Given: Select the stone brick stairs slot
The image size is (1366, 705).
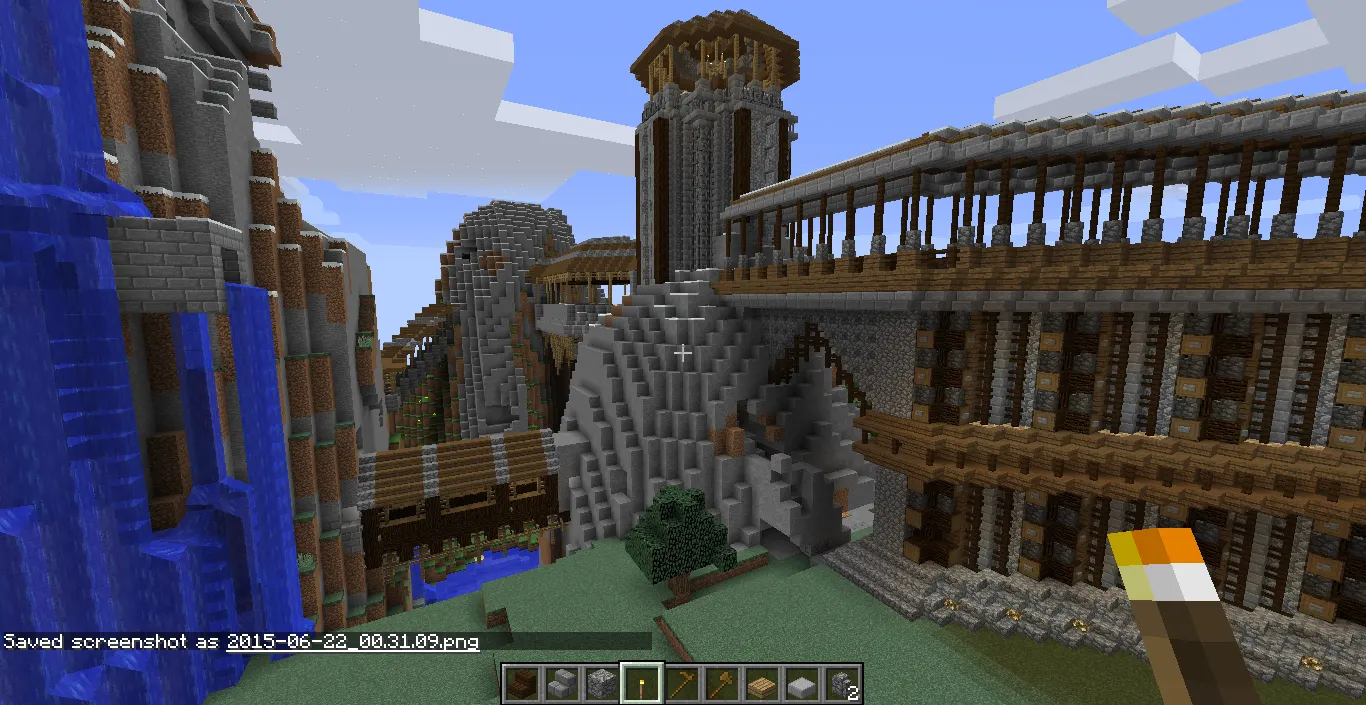Looking at the screenshot, I should [x=561, y=684].
